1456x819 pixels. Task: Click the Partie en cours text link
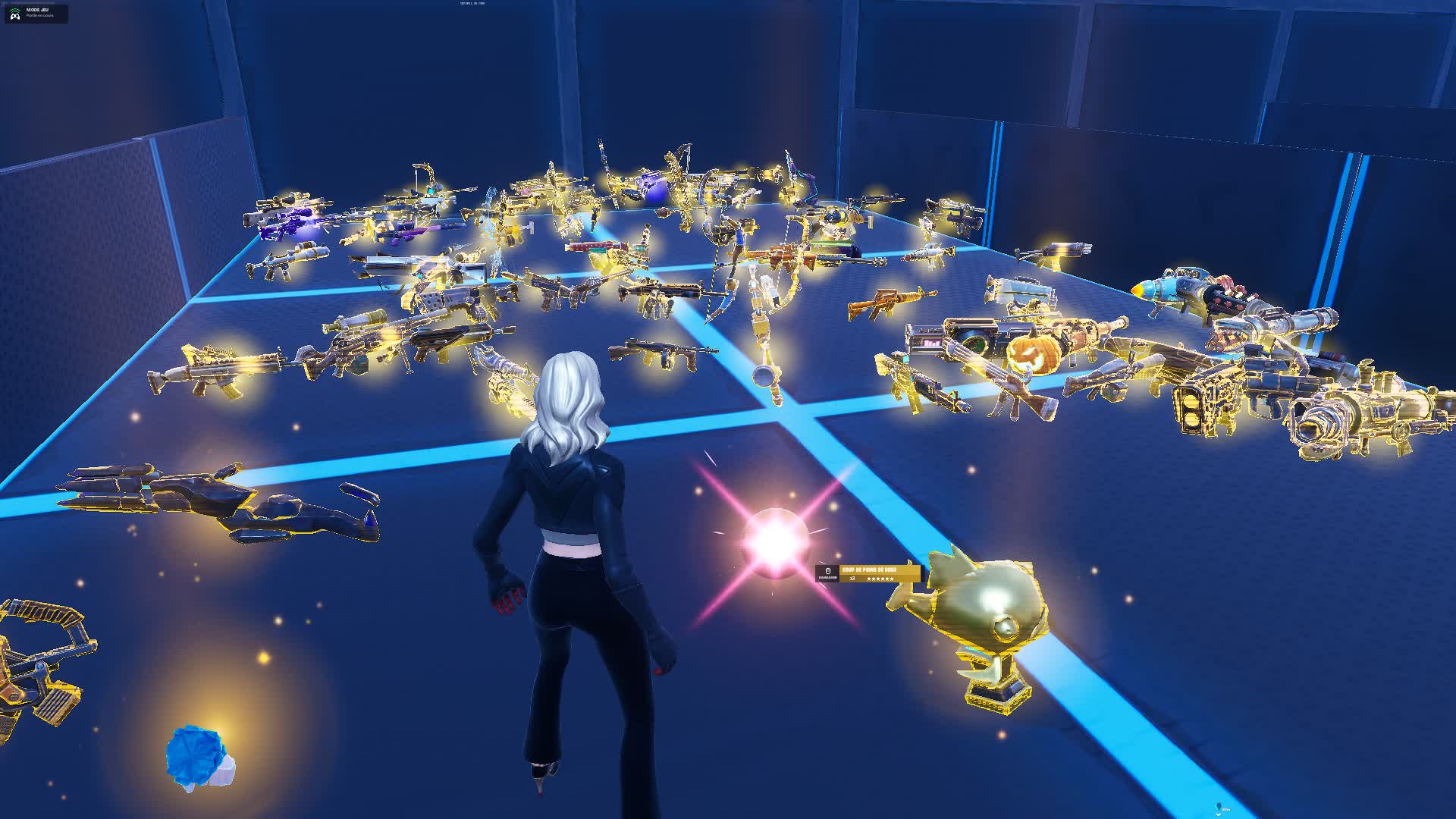(x=40, y=15)
